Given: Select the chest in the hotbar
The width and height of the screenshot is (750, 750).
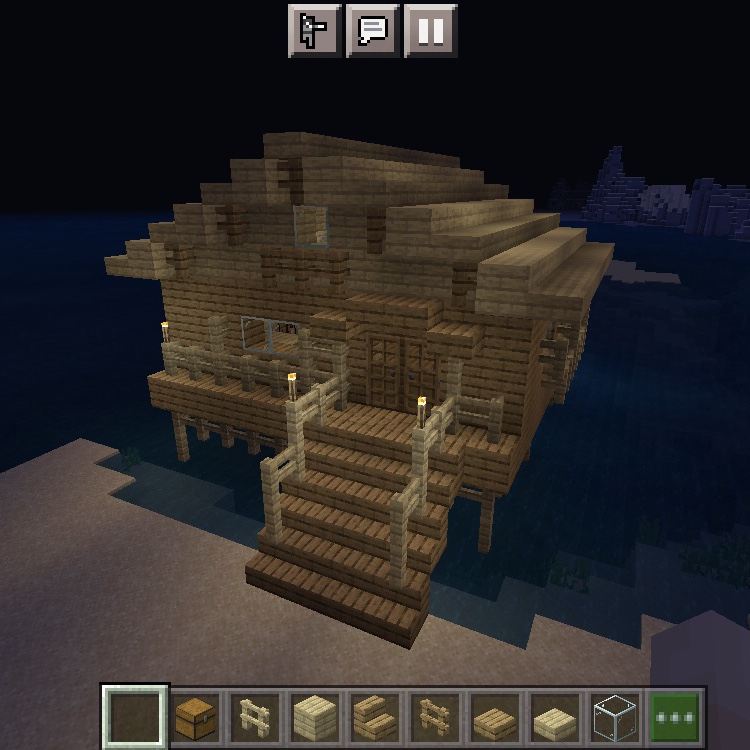Looking at the screenshot, I should click(196, 717).
